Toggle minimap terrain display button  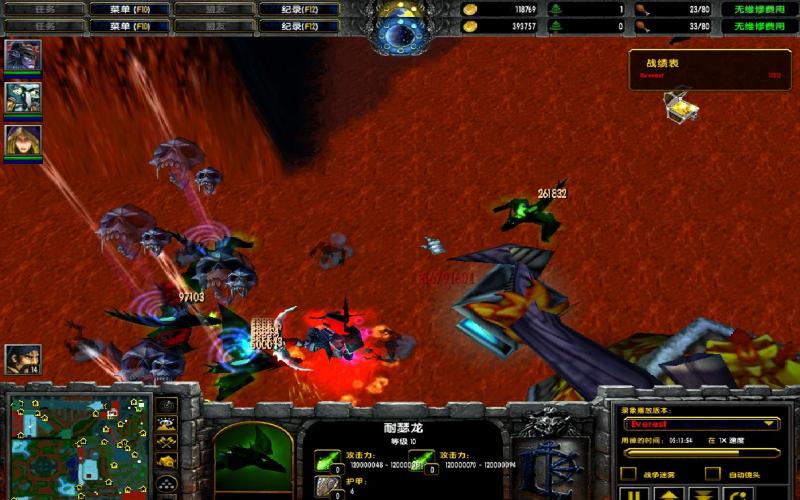168,427
